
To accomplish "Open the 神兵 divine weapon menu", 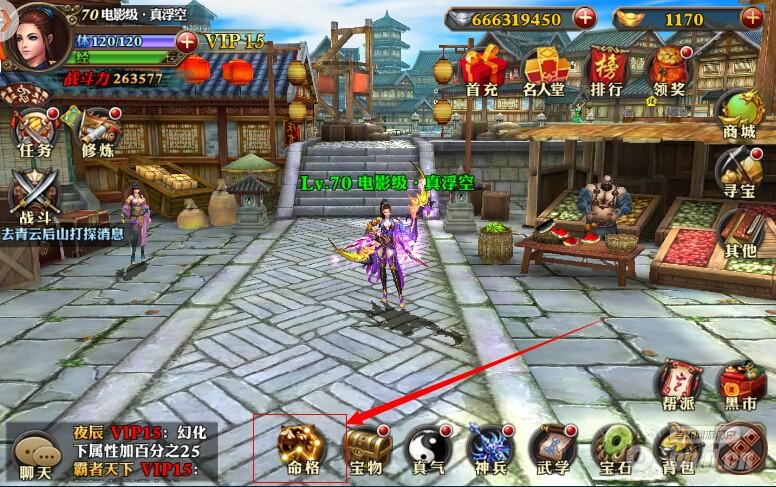I will [x=487, y=446].
